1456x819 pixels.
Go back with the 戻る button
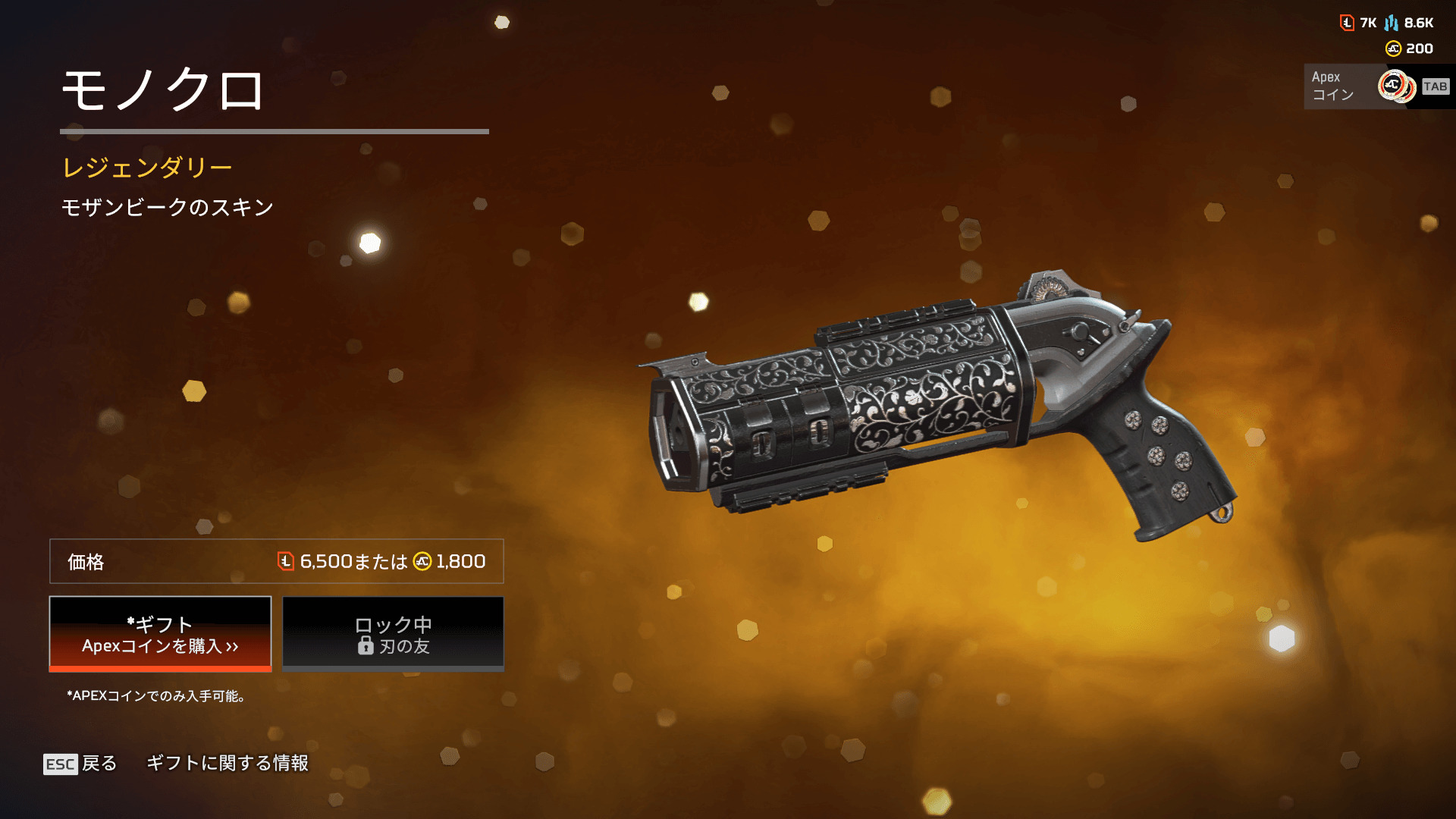(x=80, y=763)
